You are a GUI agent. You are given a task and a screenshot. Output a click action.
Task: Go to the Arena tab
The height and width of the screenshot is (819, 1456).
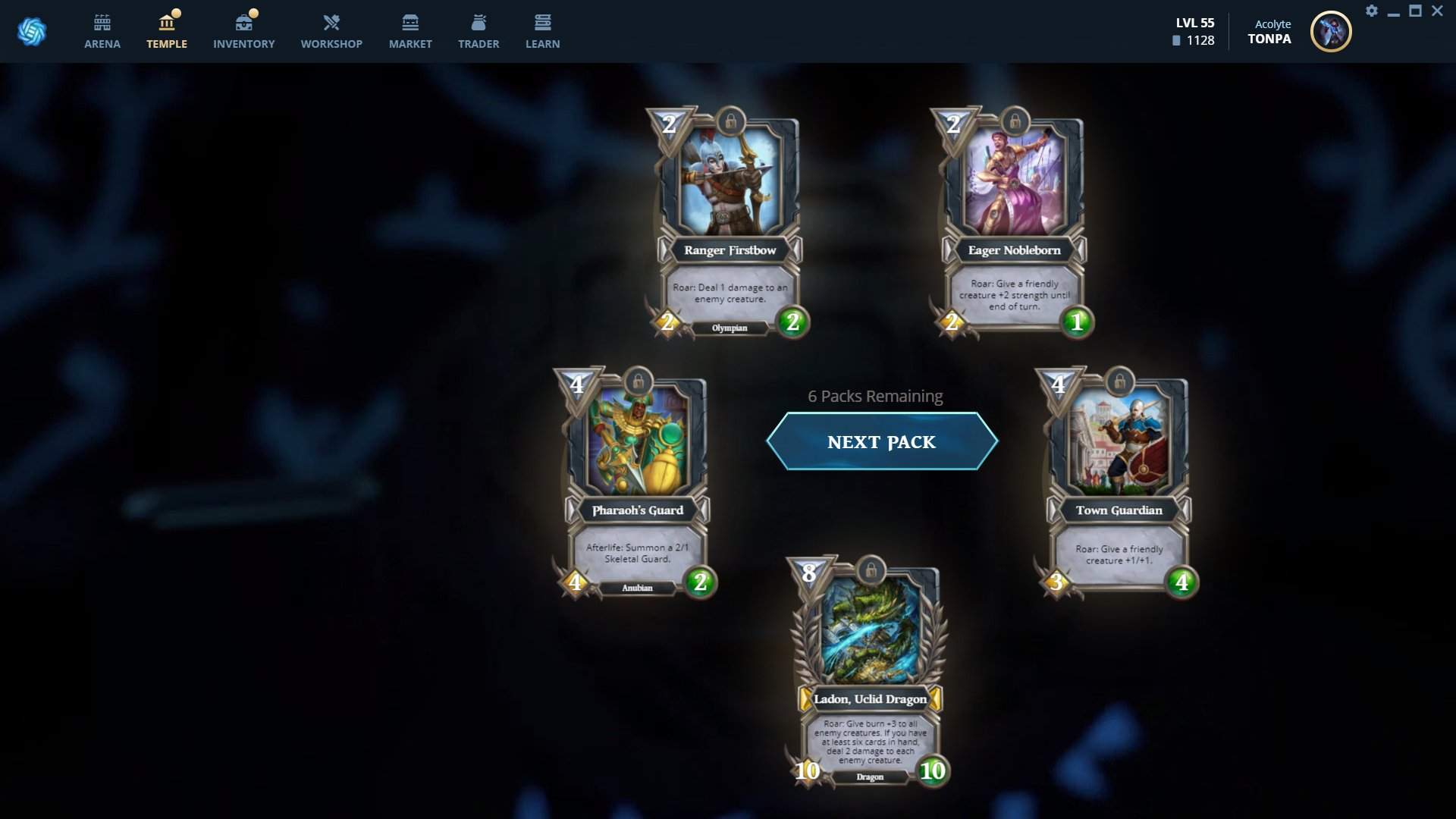102,32
